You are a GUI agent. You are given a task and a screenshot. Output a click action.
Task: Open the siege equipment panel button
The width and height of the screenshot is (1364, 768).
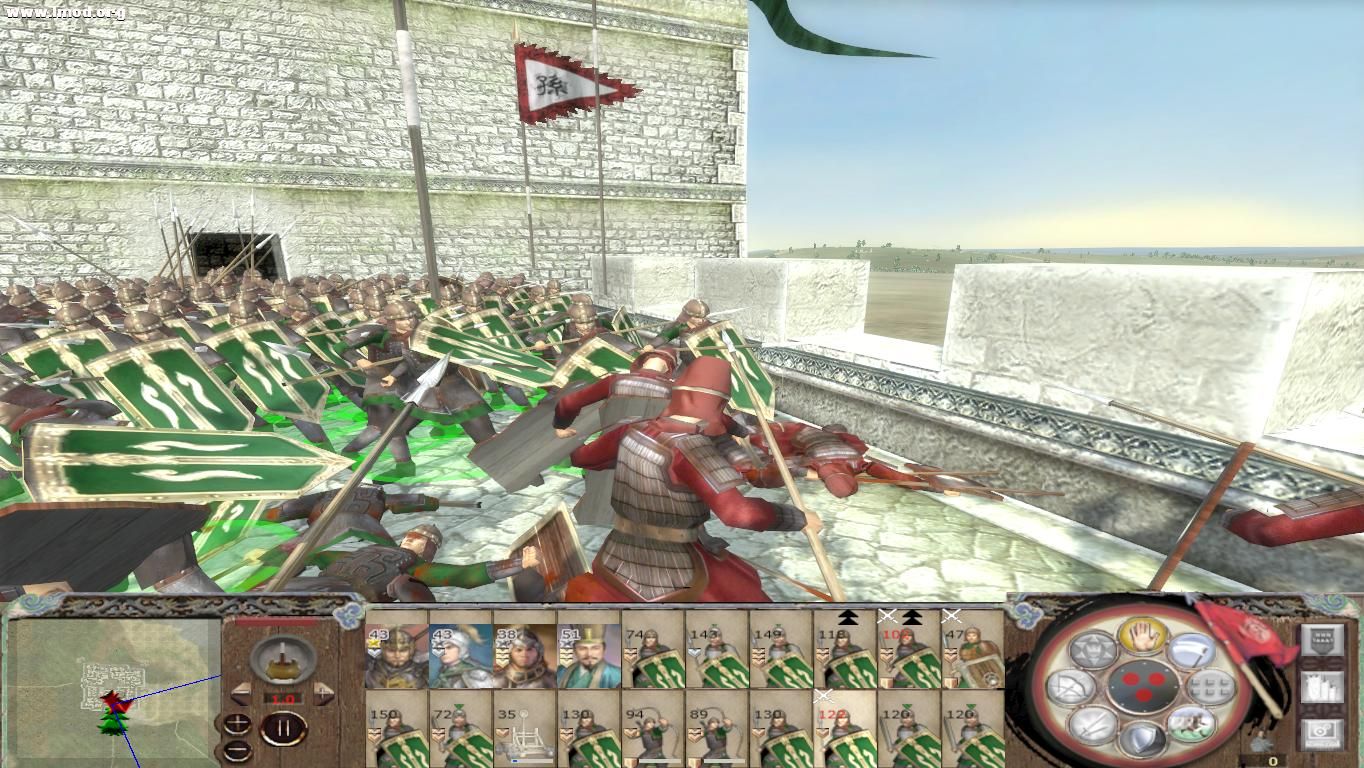(1322, 689)
